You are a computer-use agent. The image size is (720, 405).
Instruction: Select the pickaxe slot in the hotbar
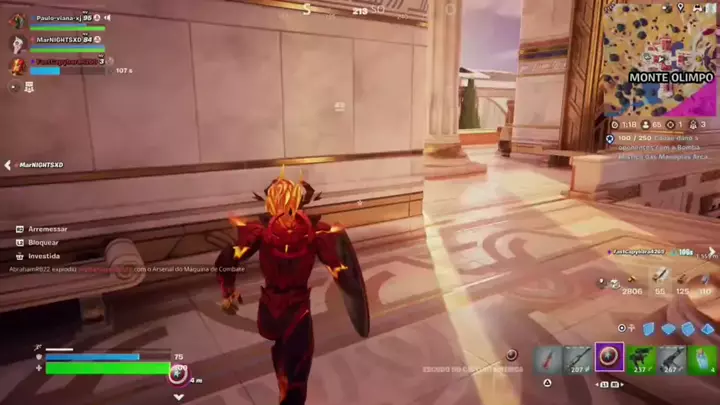[546, 358]
